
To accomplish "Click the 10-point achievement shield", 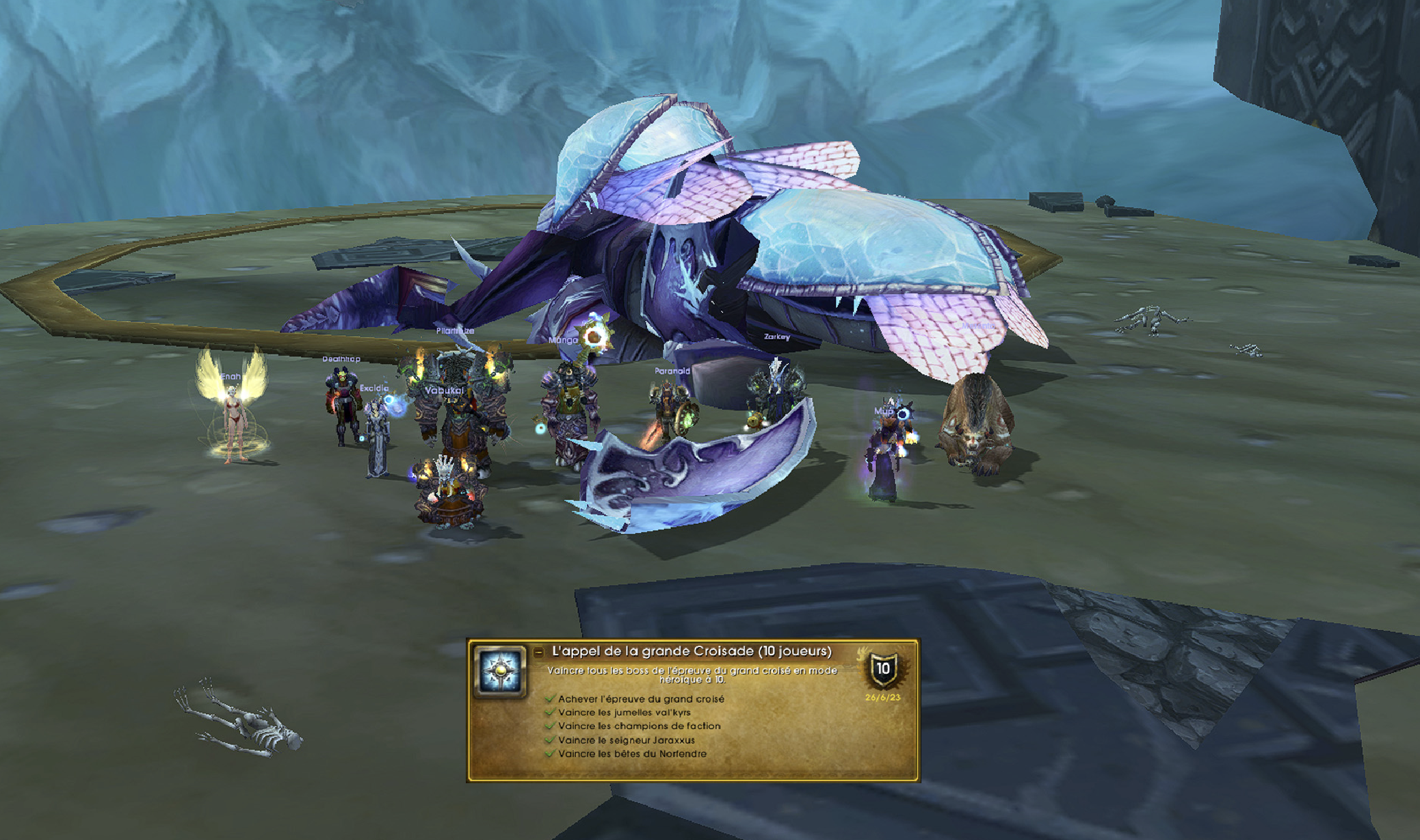I will (882, 670).
